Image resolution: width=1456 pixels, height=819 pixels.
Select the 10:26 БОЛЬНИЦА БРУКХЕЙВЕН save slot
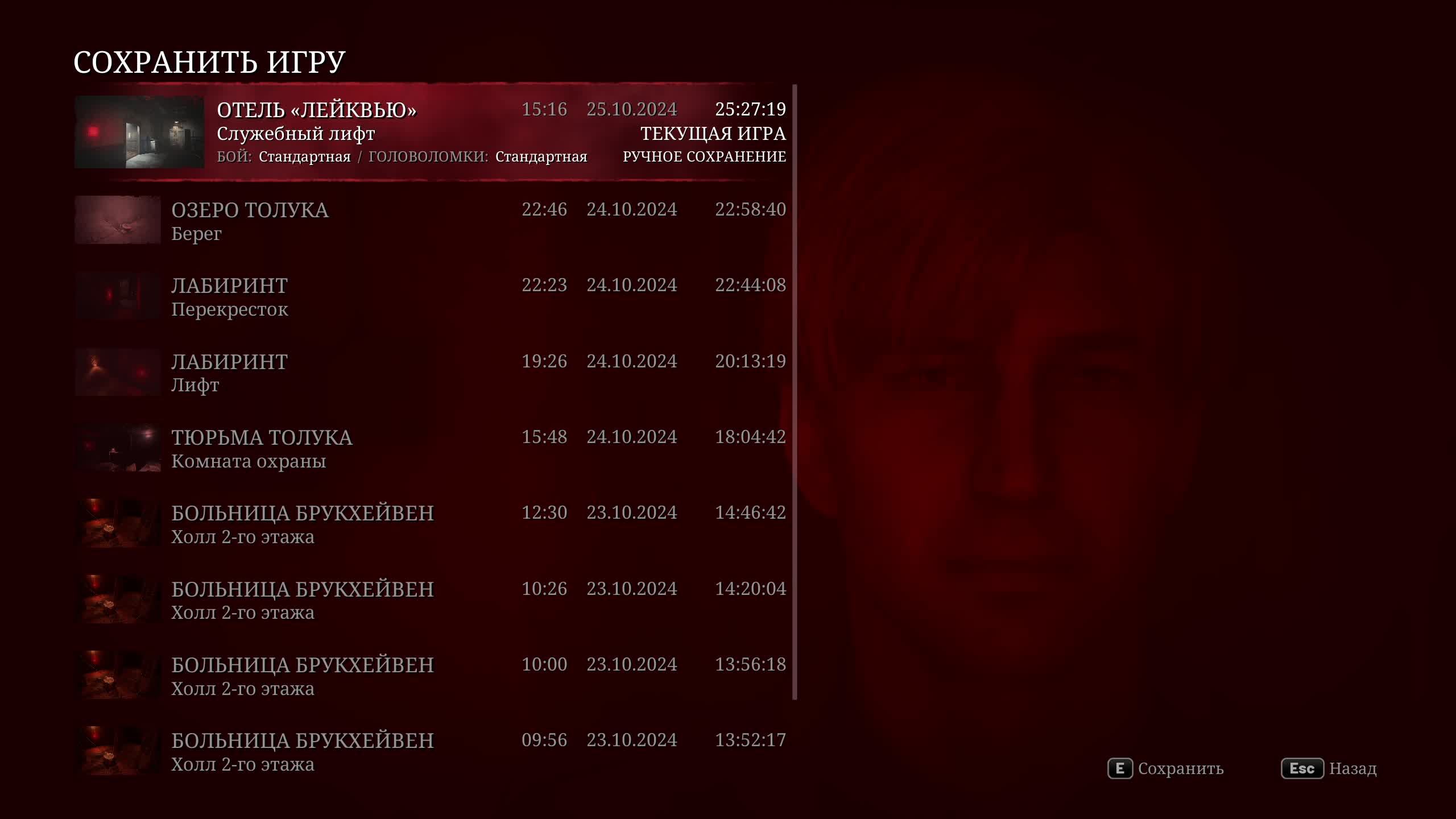click(x=398, y=600)
